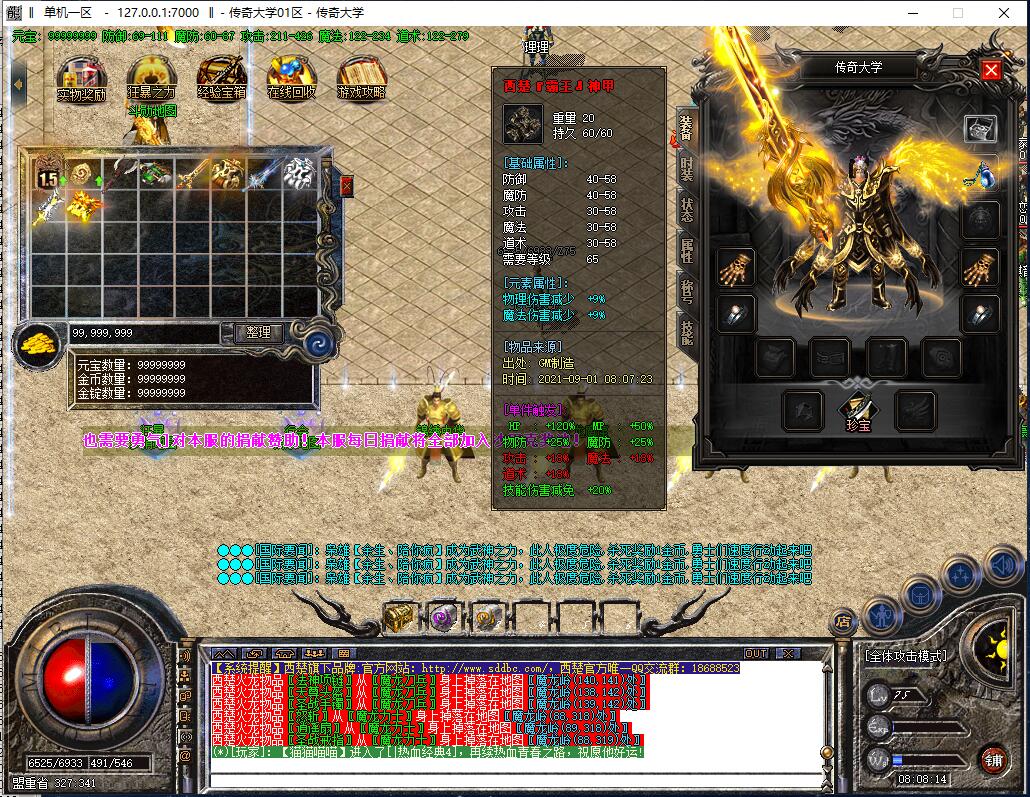Select the golden armor item in bag

pos(81,206)
